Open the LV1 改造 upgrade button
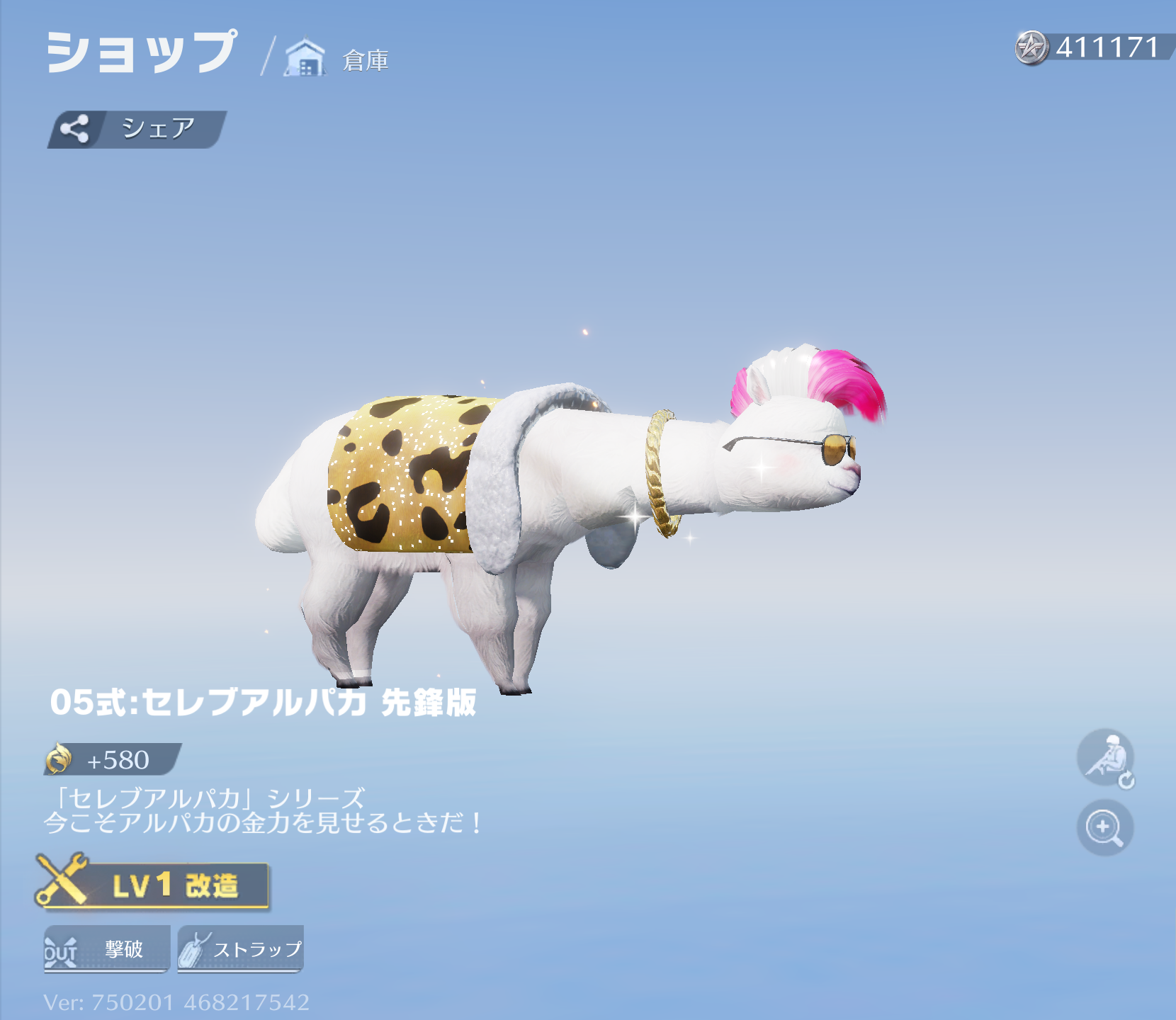This screenshot has height=1020, width=1176. click(154, 885)
